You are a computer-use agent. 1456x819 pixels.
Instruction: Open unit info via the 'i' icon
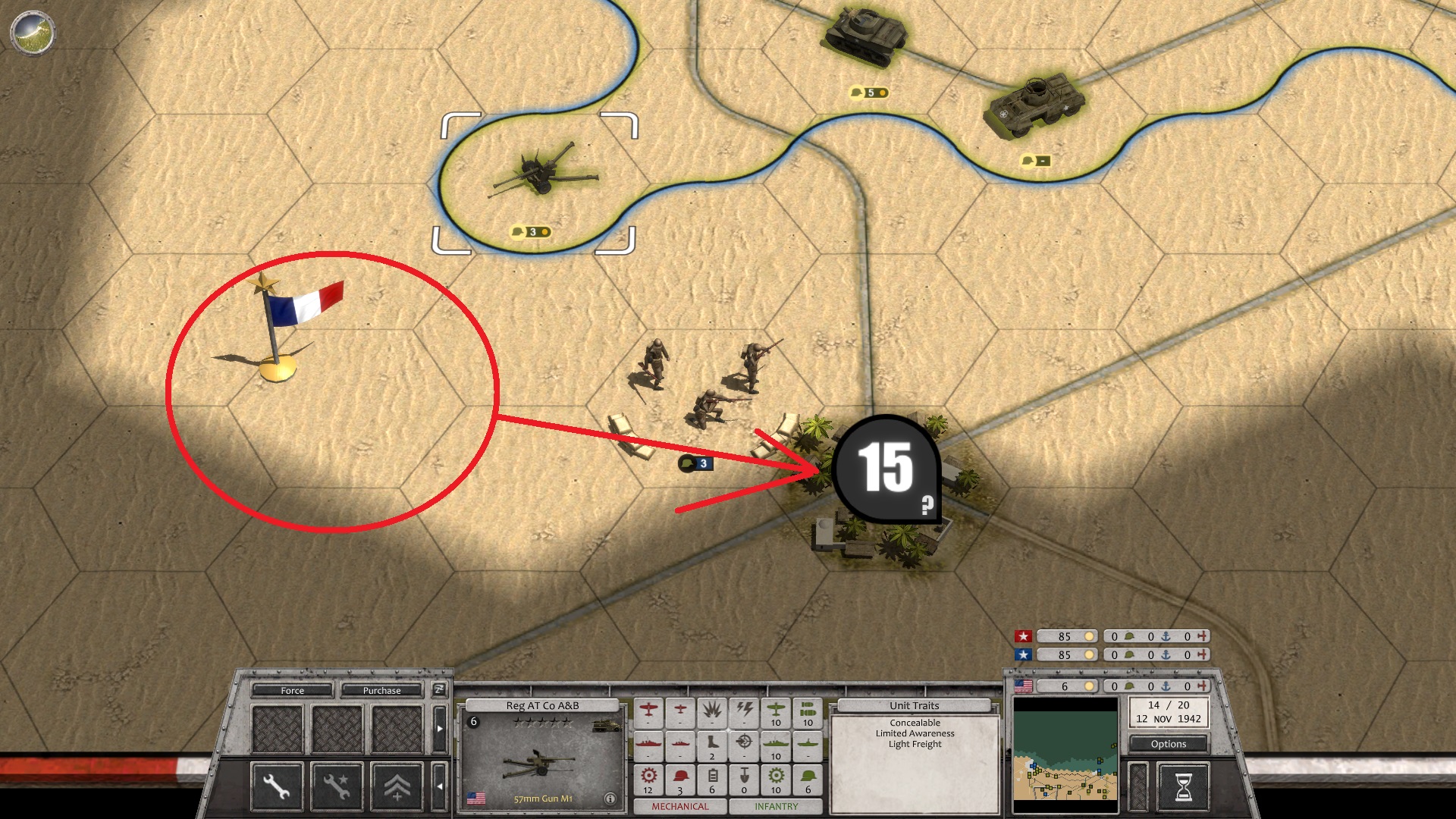coord(610,799)
